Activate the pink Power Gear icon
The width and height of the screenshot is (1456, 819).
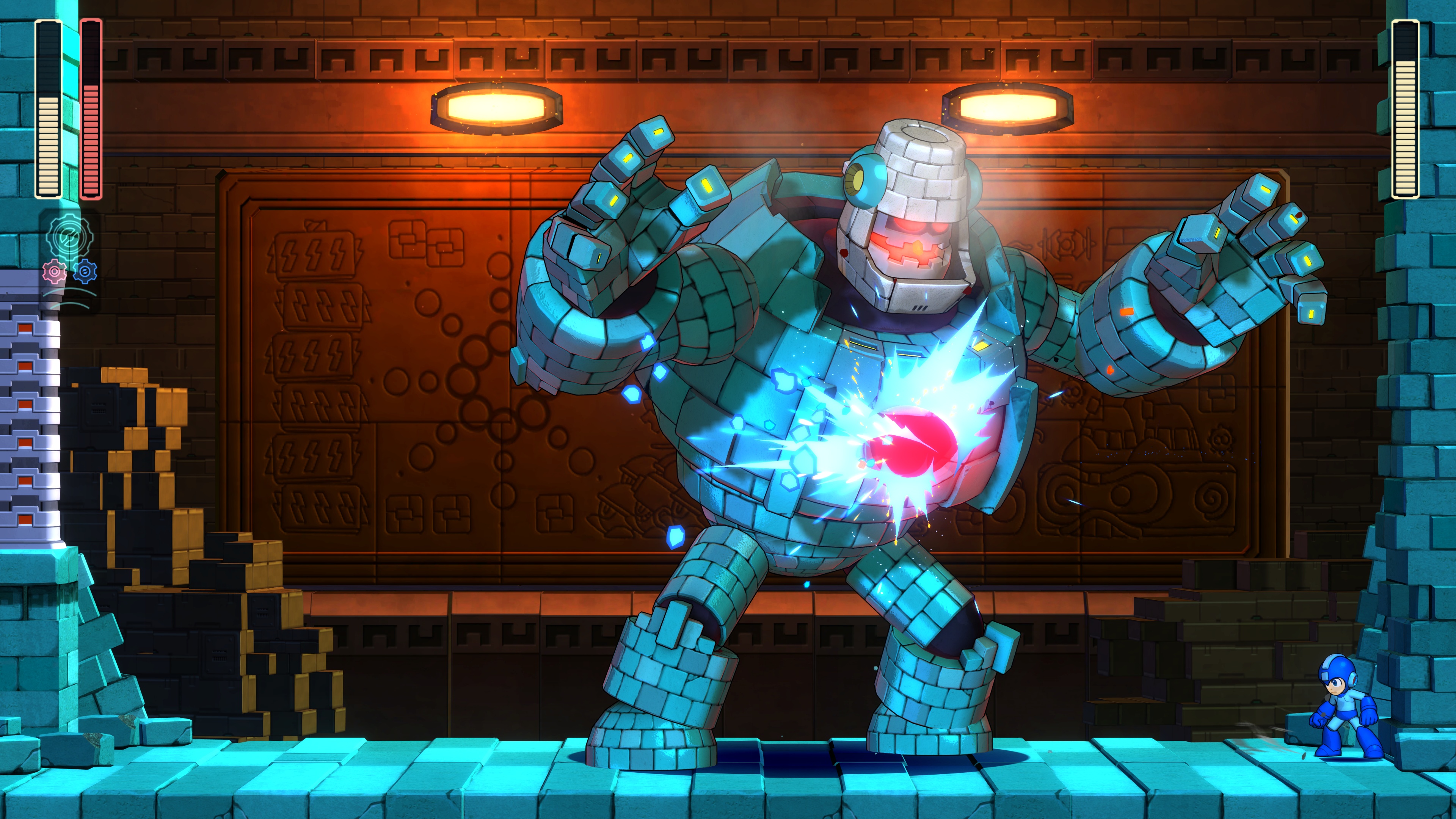(54, 272)
